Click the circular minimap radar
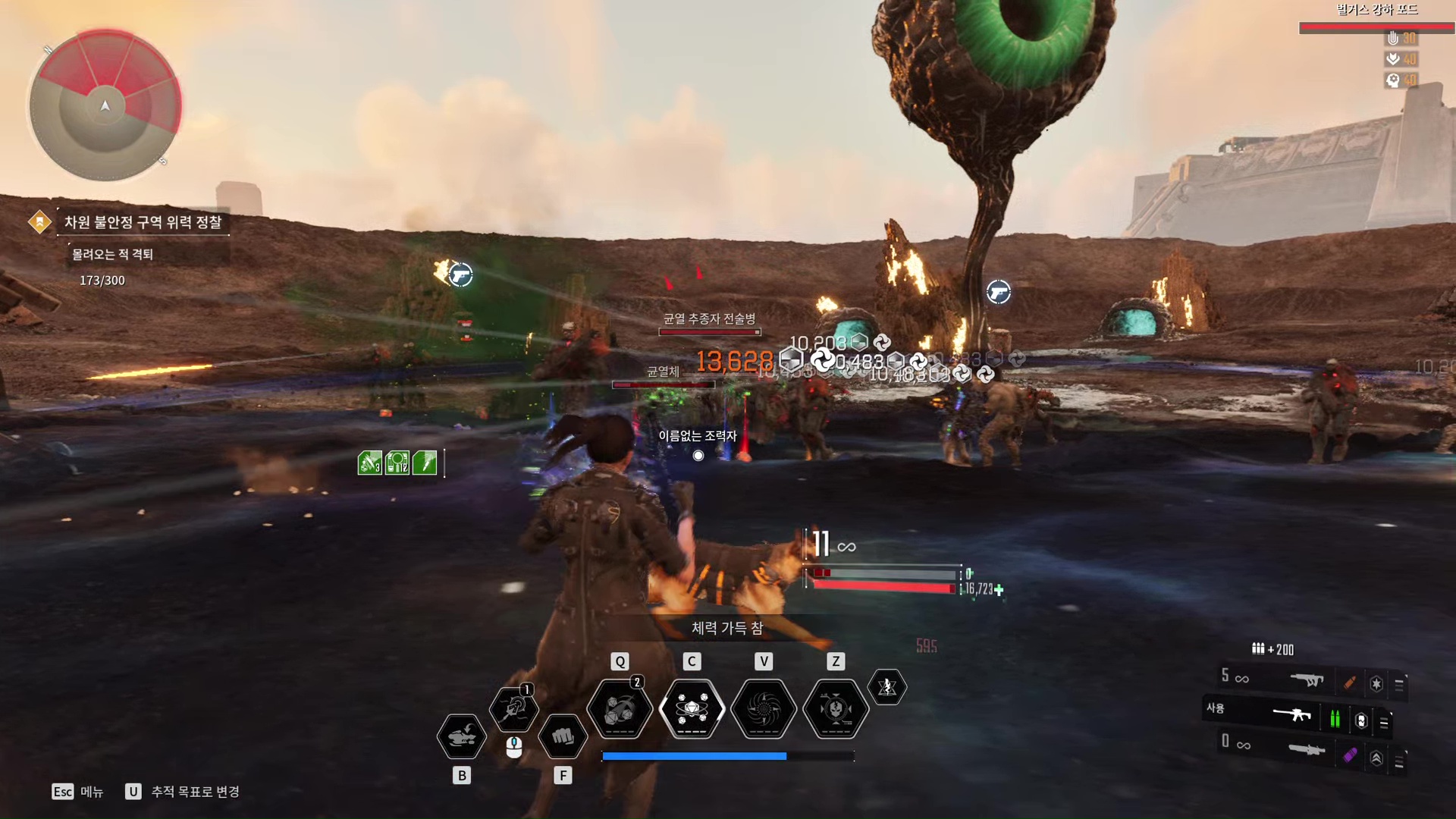Screen dimensions: 1456x819 [x=105, y=105]
